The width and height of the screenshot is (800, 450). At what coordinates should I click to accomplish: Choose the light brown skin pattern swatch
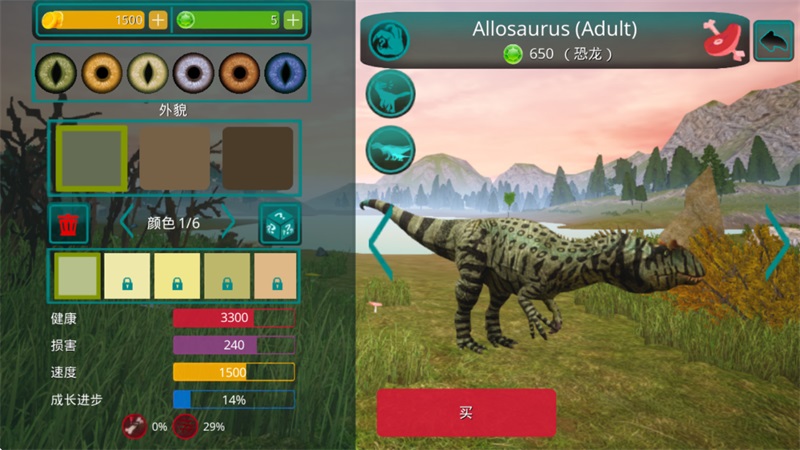pyautogui.click(x=174, y=159)
